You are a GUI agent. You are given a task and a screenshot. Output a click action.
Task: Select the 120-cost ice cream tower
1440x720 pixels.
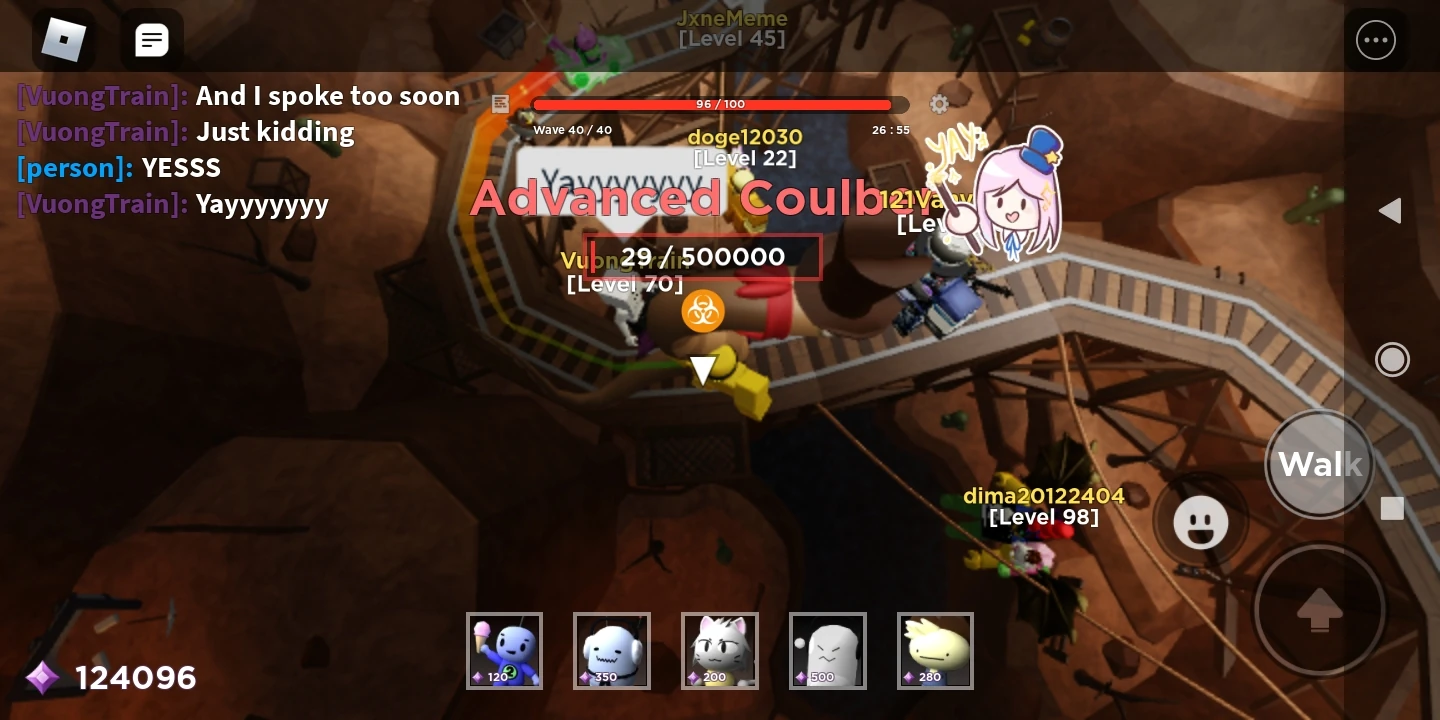pyautogui.click(x=504, y=650)
